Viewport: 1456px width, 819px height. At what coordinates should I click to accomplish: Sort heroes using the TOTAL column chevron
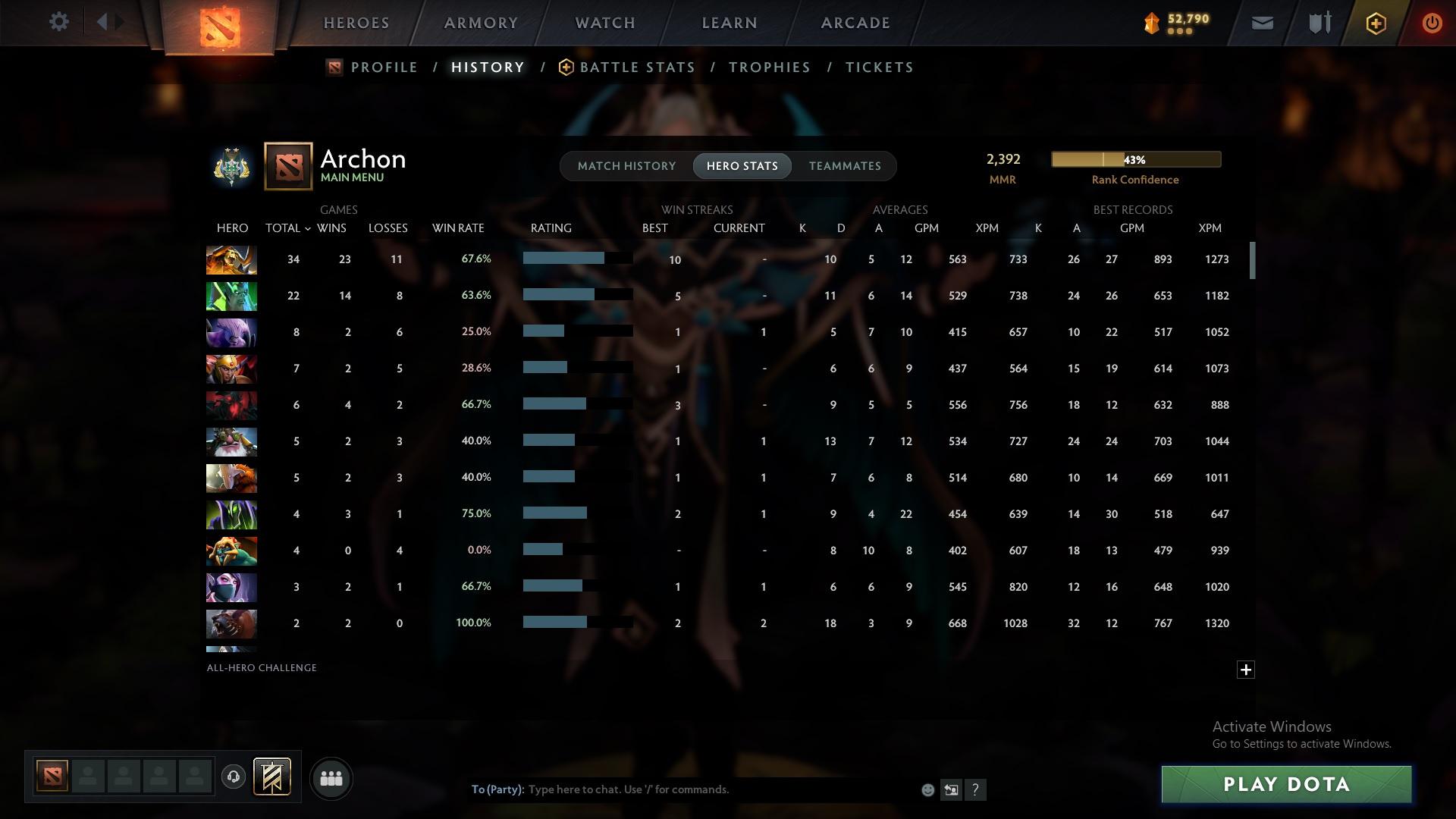[x=307, y=227]
